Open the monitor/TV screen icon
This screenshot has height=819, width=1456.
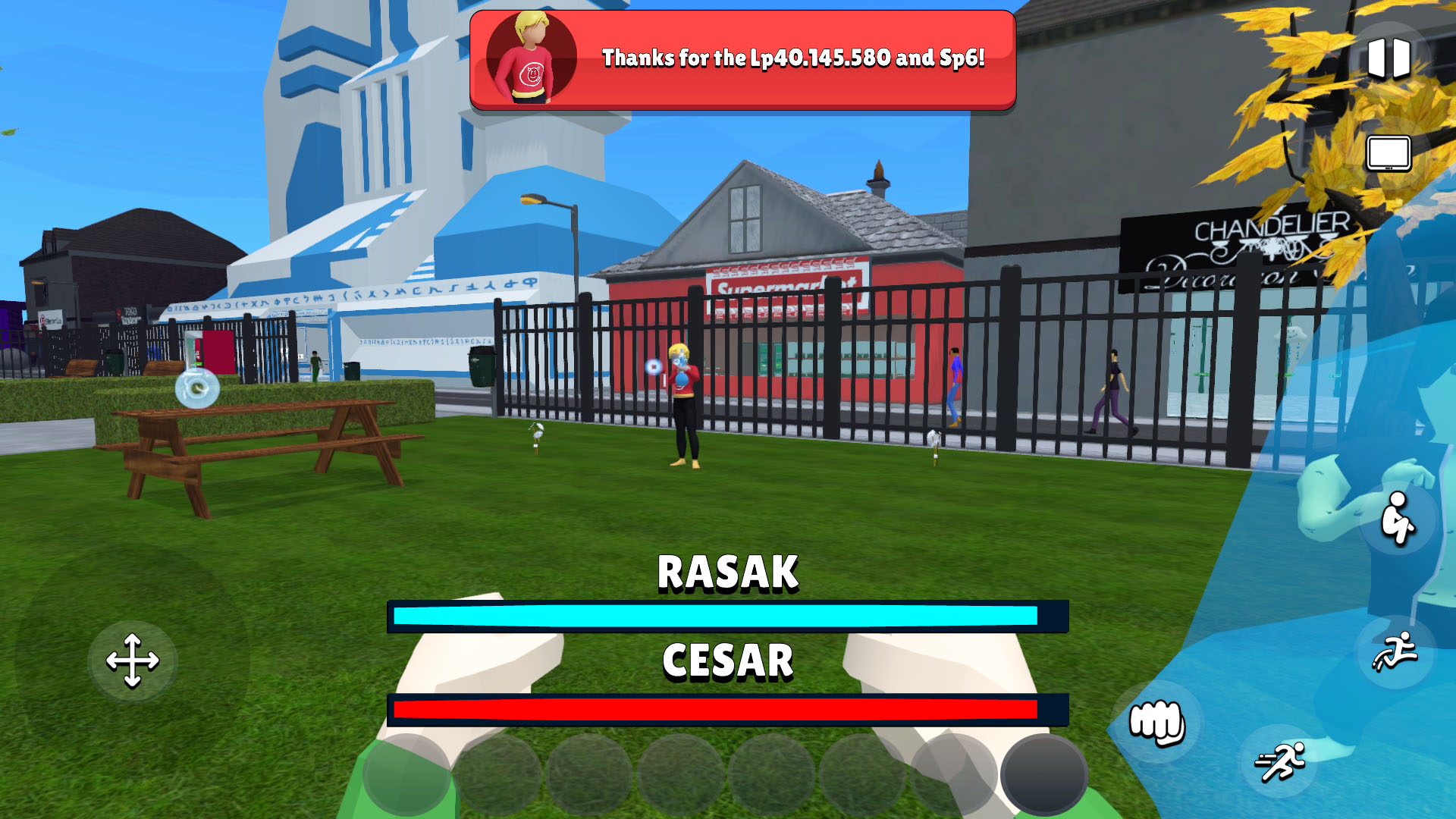pos(1389,152)
